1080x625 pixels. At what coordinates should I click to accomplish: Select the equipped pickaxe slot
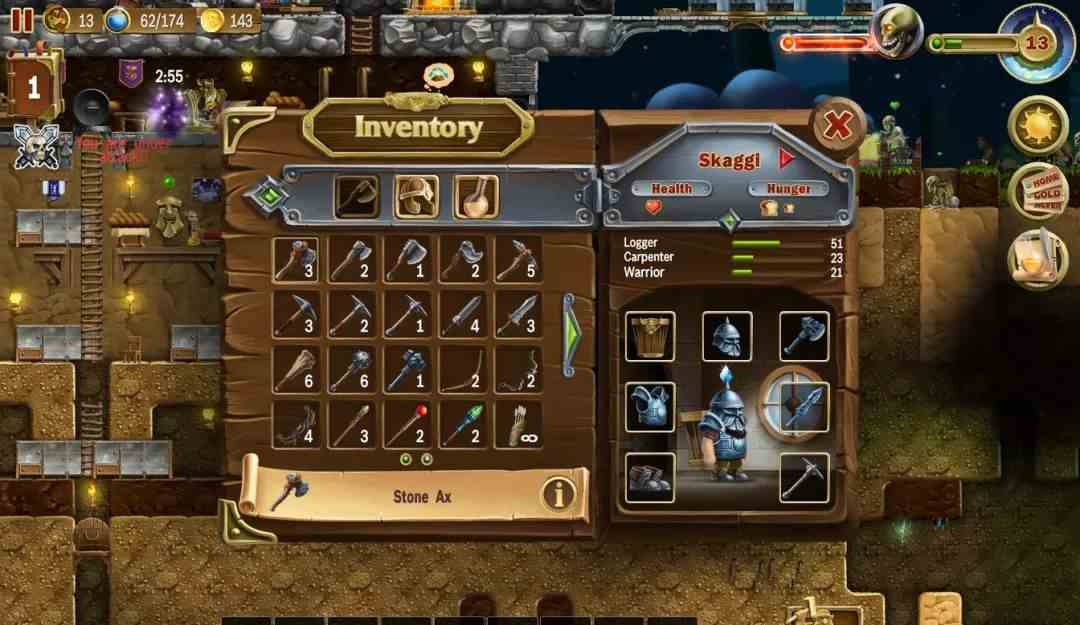pyautogui.click(x=804, y=477)
